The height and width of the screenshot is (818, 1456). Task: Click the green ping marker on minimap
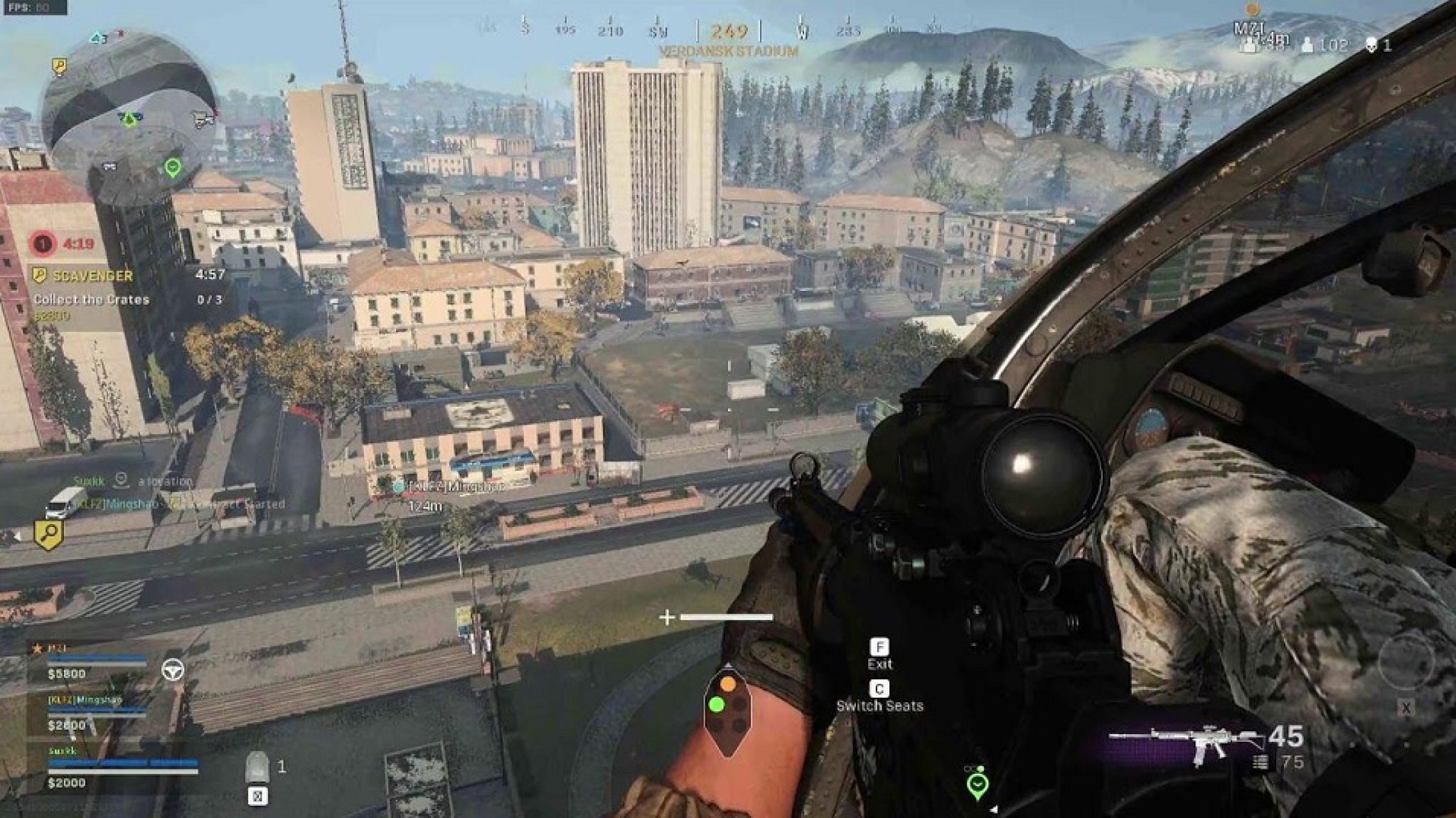pyautogui.click(x=173, y=168)
